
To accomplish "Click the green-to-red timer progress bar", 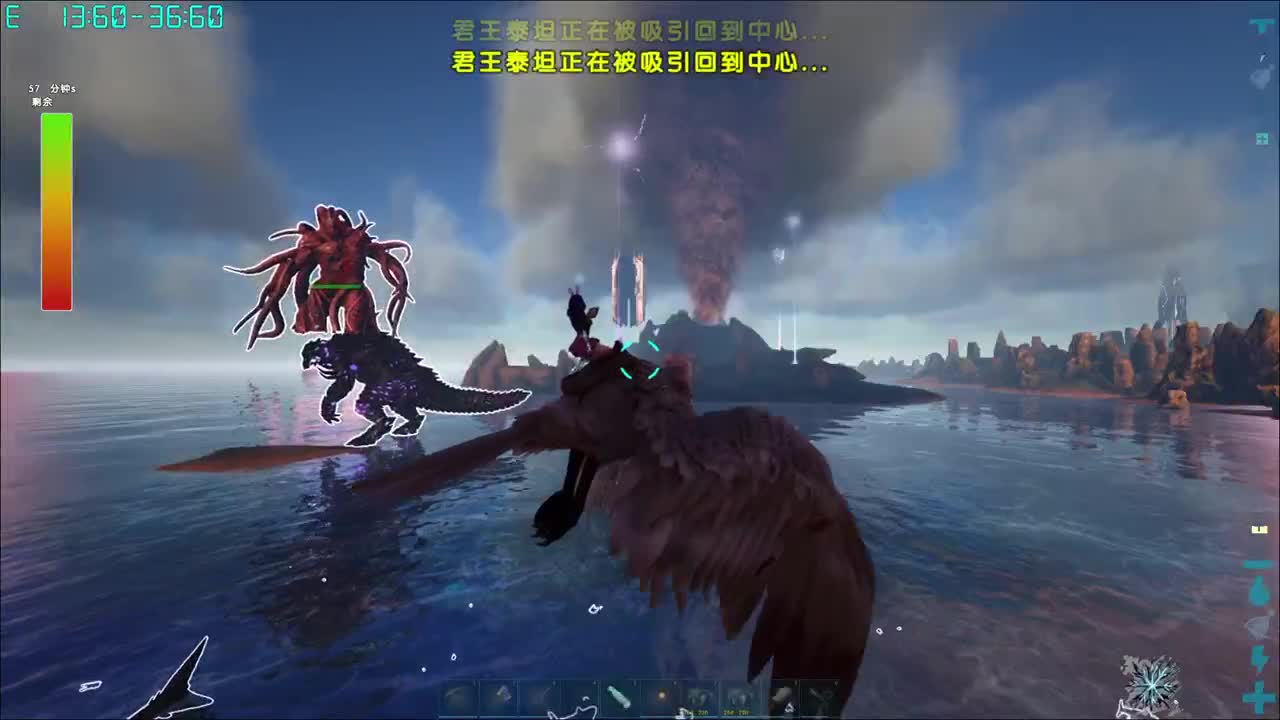I will [56, 210].
